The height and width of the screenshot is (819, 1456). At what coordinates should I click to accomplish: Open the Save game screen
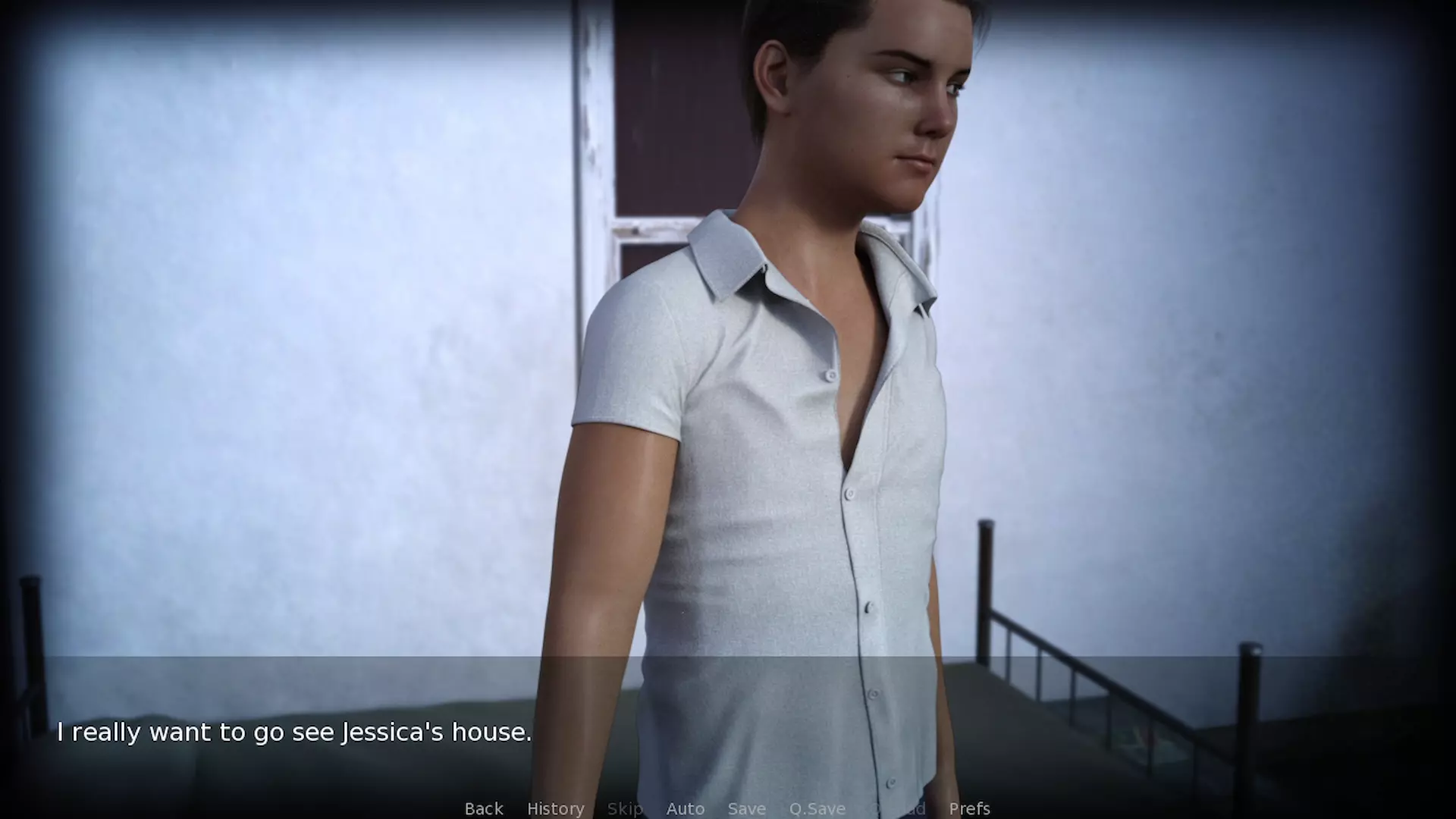[746, 808]
